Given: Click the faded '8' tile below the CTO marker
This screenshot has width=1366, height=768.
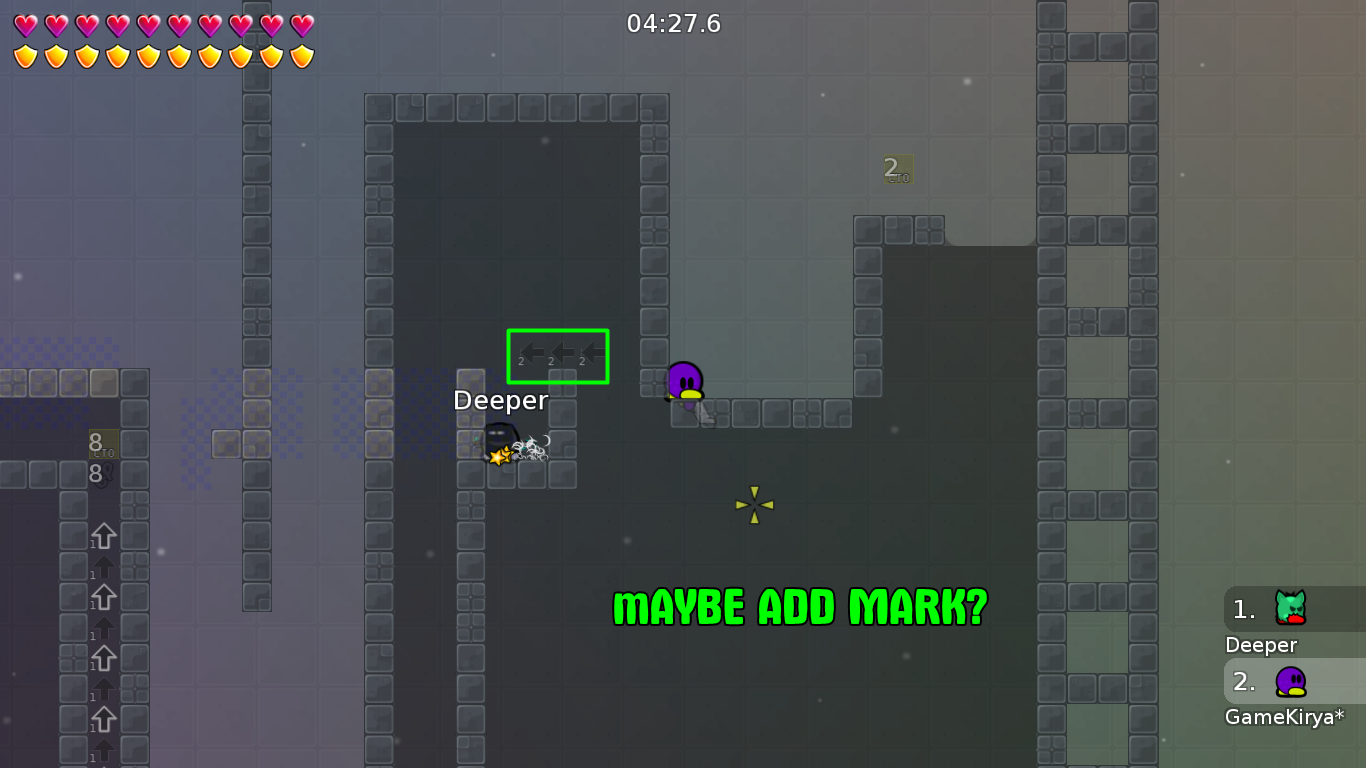Looking at the screenshot, I should [96, 474].
